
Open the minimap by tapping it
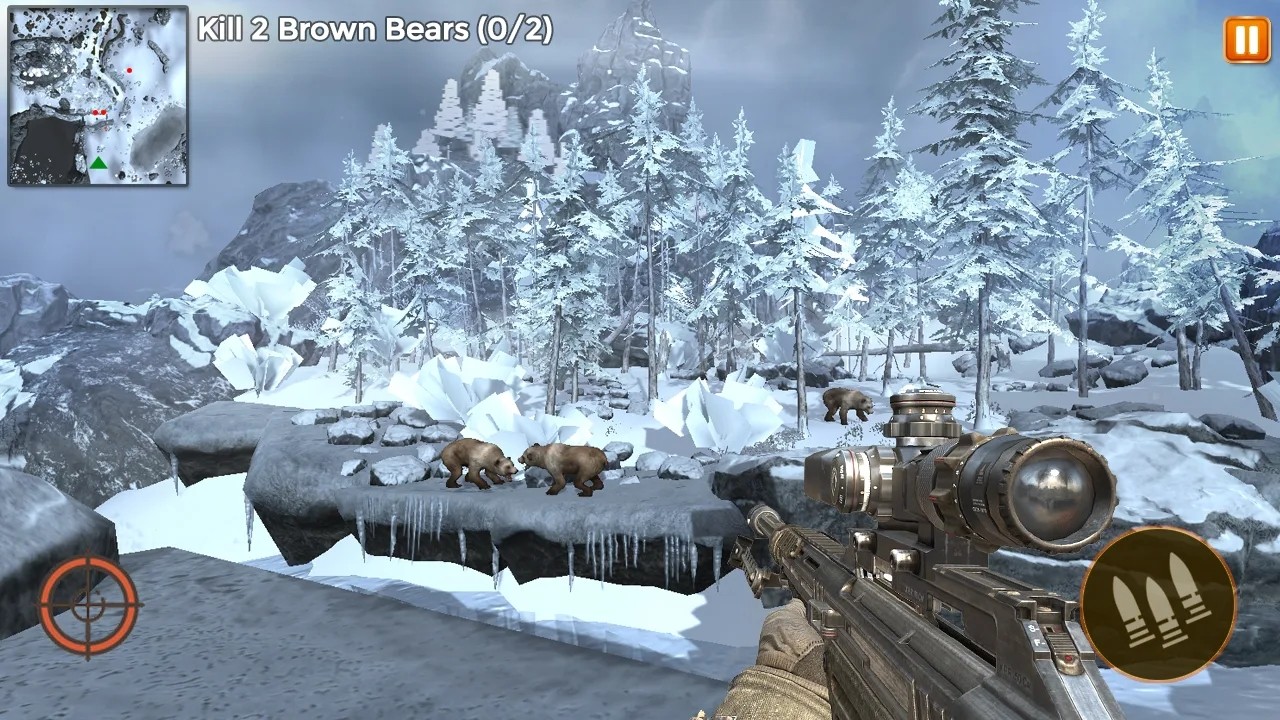97,95
